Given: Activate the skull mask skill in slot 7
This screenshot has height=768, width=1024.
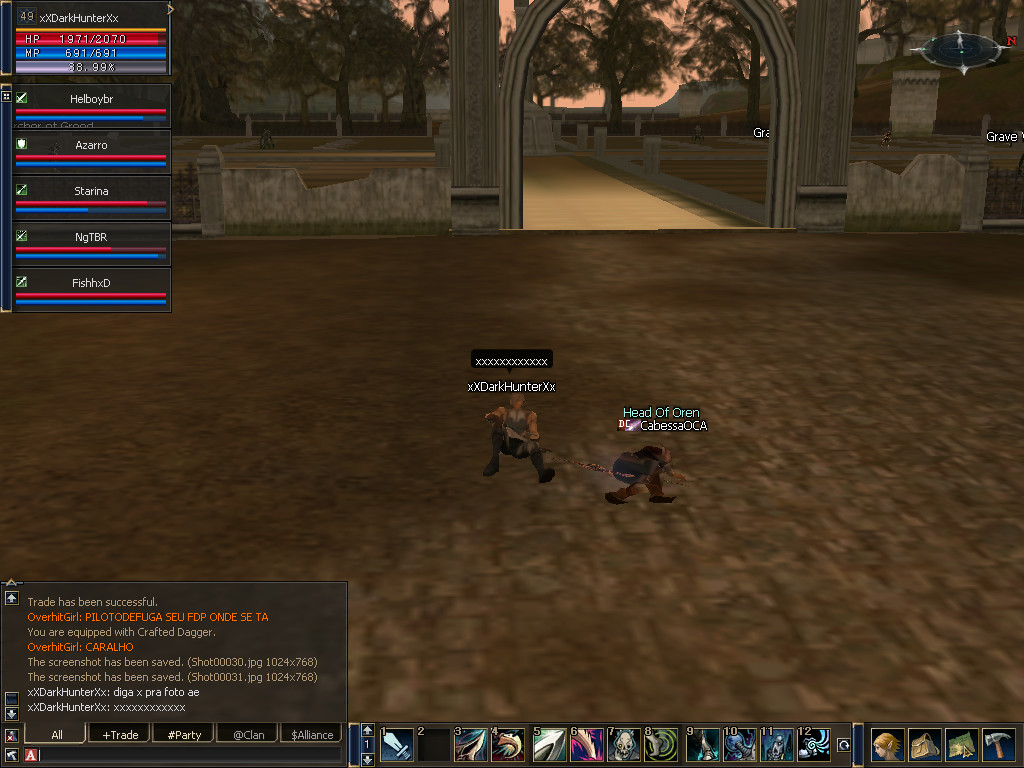Looking at the screenshot, I should click(x=624, y=745).
